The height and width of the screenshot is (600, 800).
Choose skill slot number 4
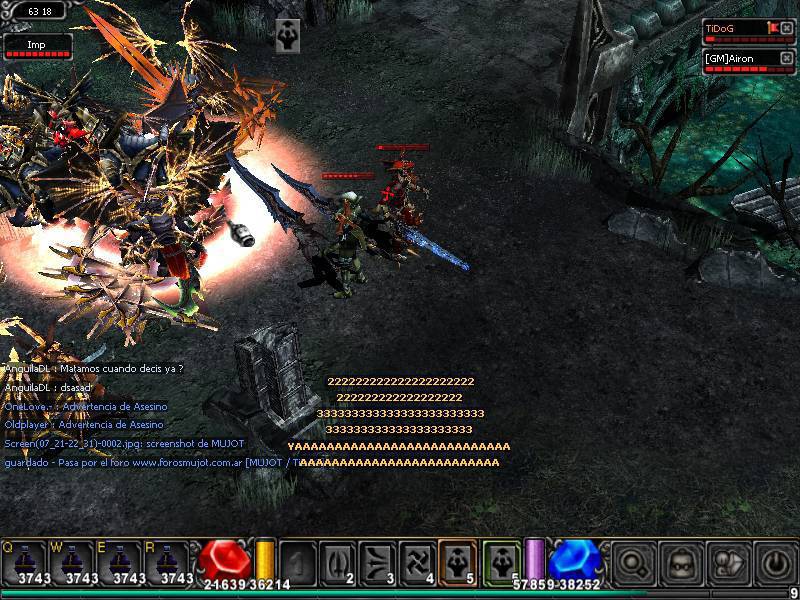(x=418, y=562)
